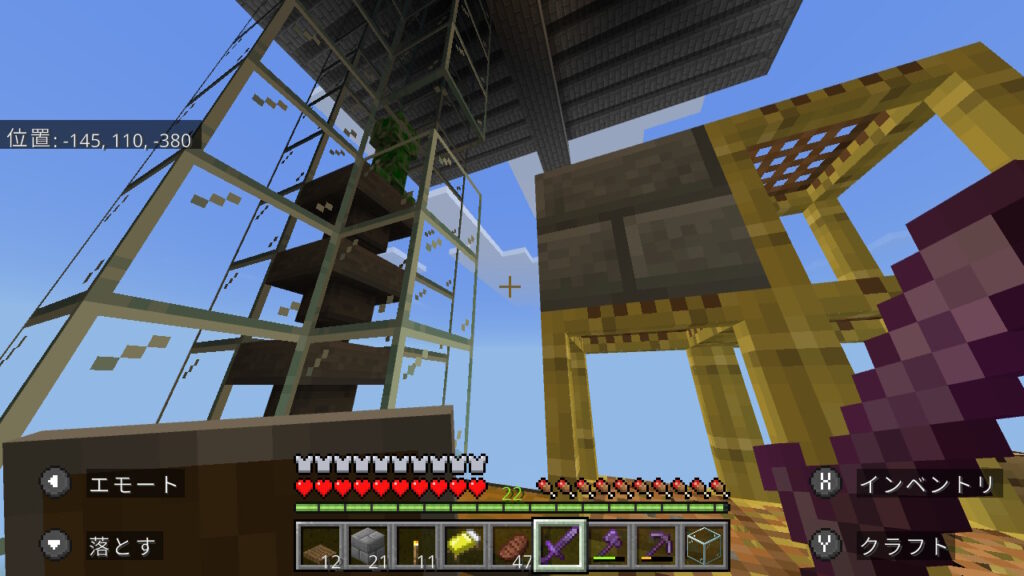1024x576 pixels.
Task: Select the enchanted purple sword slot
Action: pos(558,545)
